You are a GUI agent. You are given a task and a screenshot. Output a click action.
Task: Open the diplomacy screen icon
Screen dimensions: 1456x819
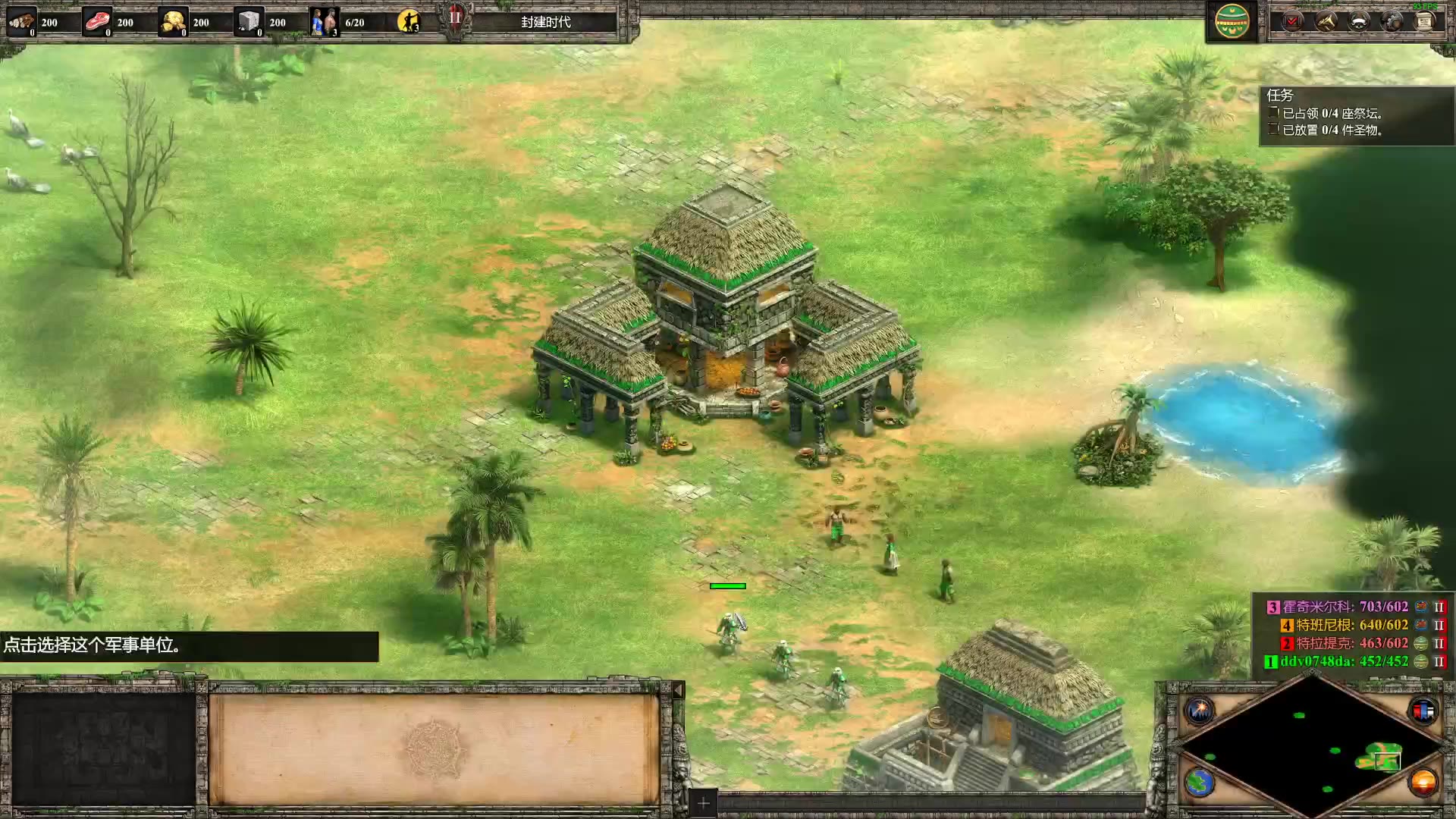pyautogui.click(x=1360, y=22)
